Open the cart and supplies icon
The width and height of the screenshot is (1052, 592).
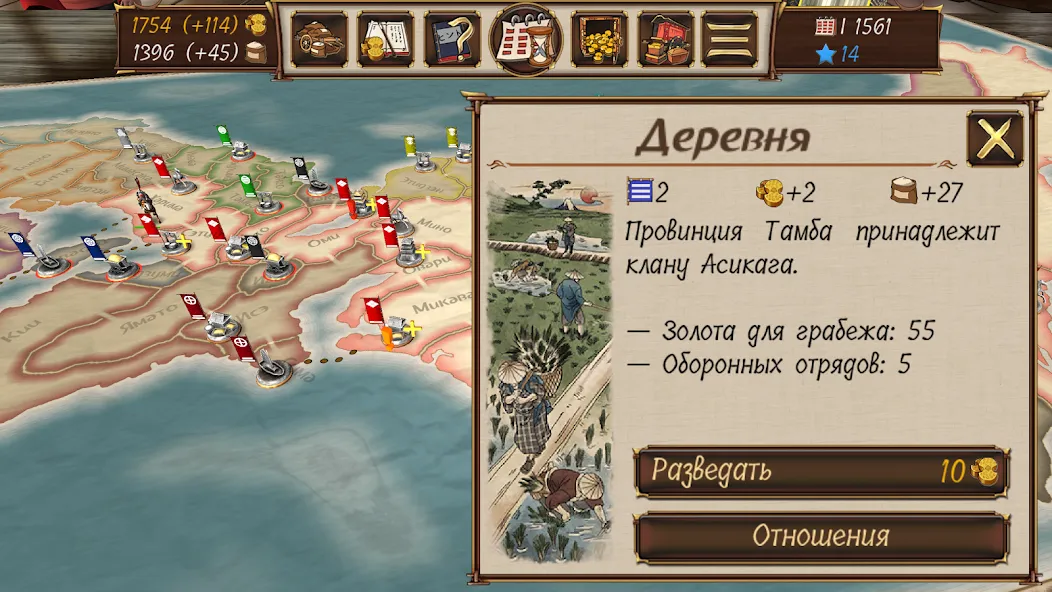(319, 40)
